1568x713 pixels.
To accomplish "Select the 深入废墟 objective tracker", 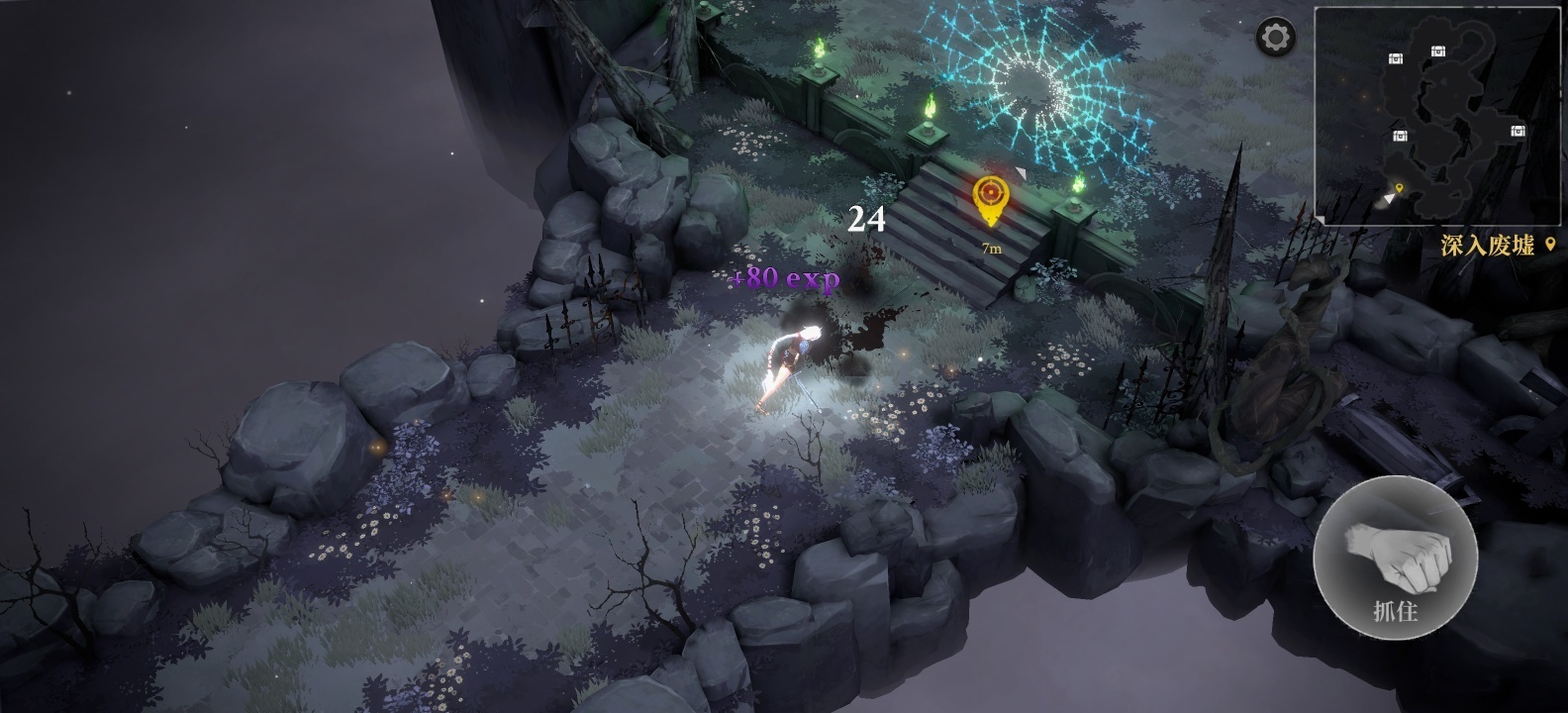I will [x=1497, y=246].
